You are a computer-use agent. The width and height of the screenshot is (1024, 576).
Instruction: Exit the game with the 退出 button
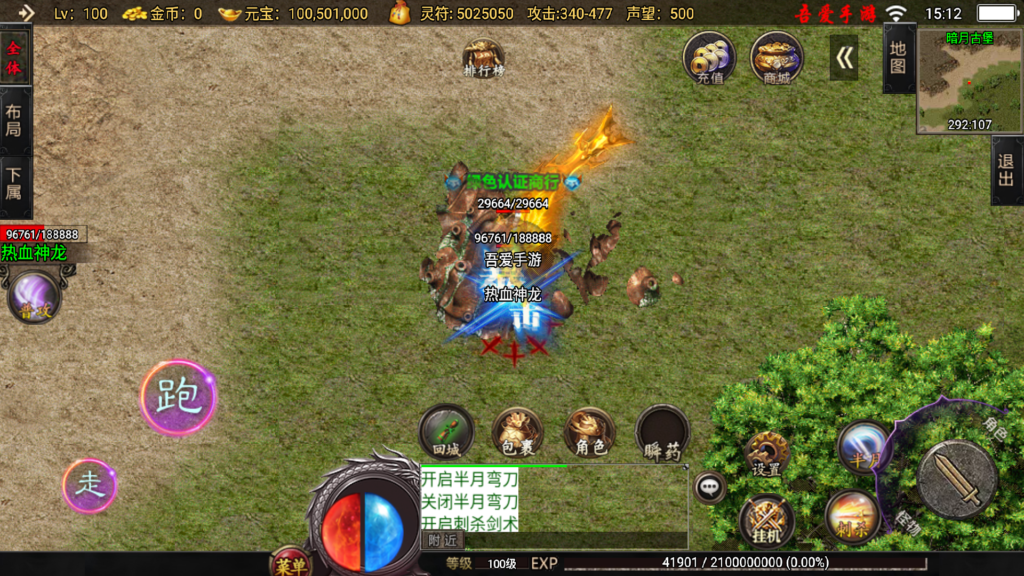tap(1006, 171)
